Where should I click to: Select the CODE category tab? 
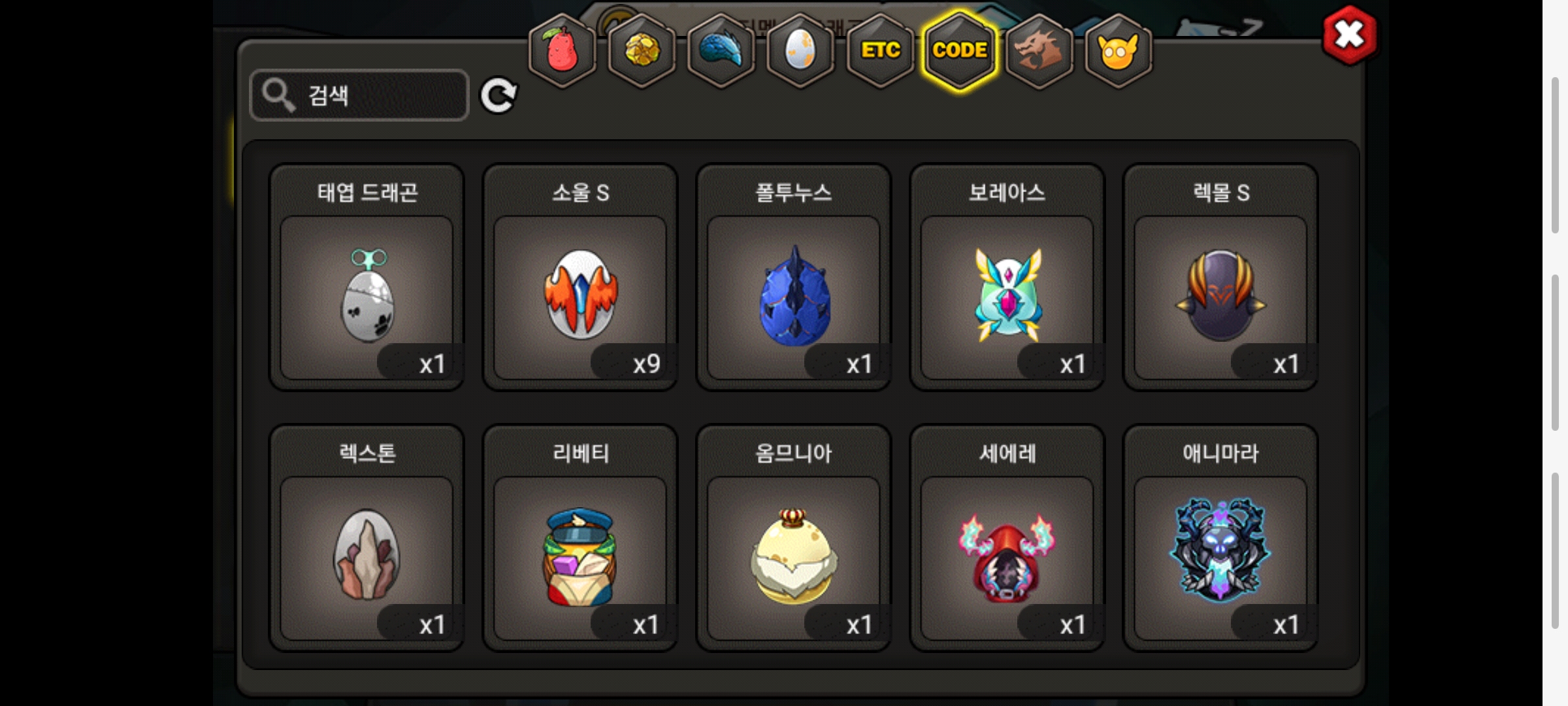pos(960,50)
